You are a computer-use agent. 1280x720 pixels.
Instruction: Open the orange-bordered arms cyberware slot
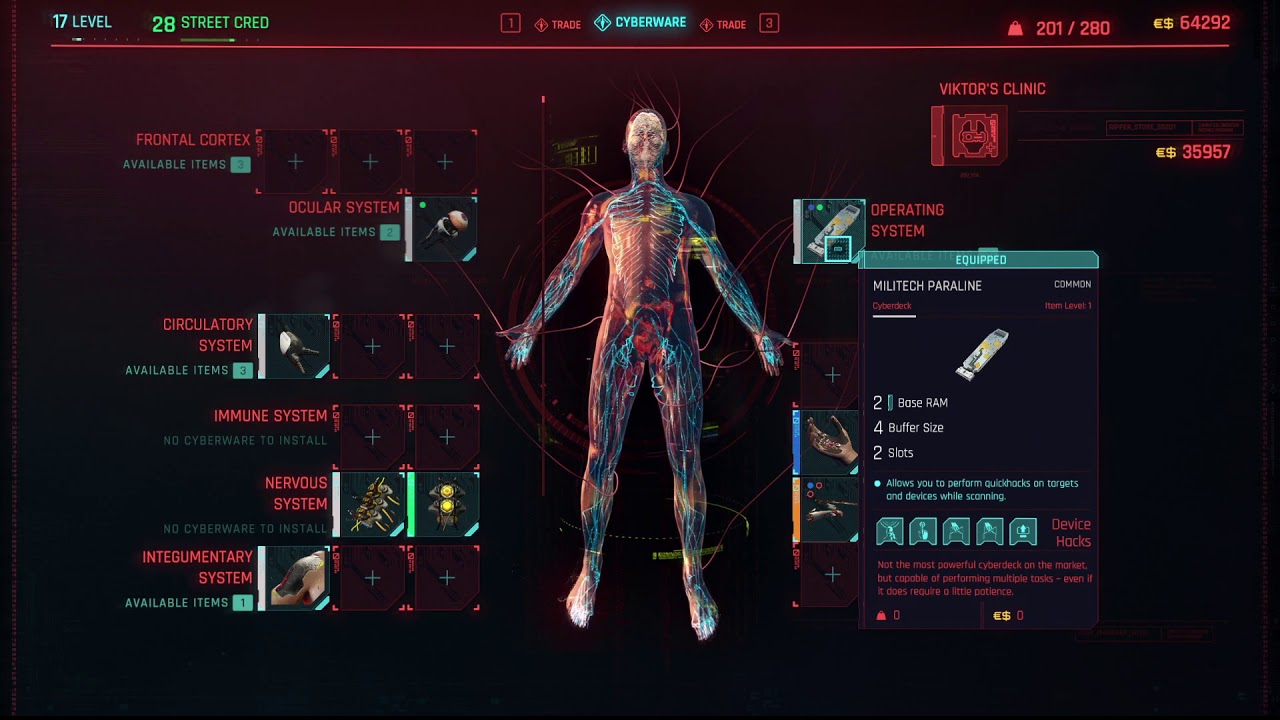pos(828,510)
